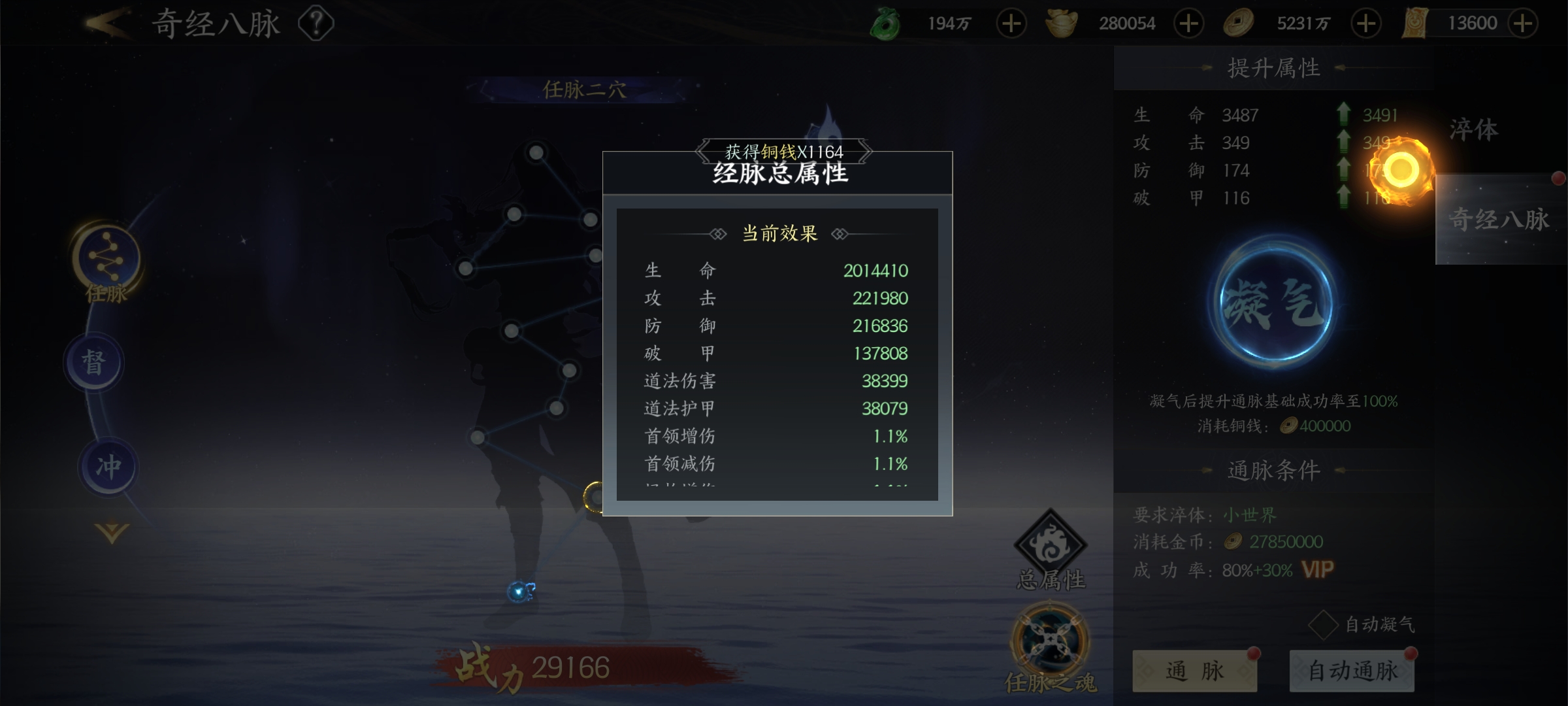Add more jade currency with plus button
This screenshot has height=706, width=1568.
pos(1011,24)
